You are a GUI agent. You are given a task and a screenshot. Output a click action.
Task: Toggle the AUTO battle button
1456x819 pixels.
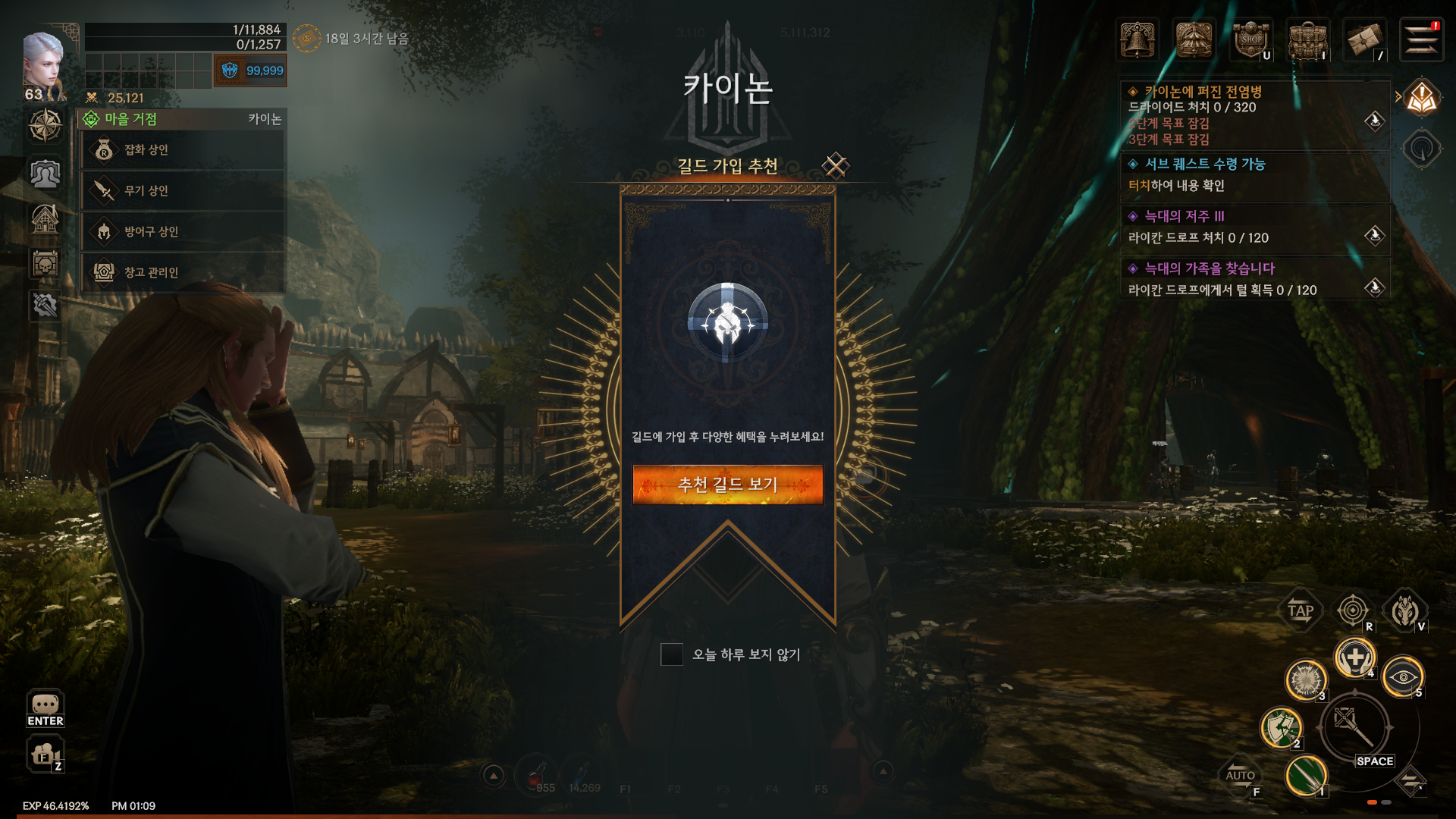click(x=1240, y=775)
